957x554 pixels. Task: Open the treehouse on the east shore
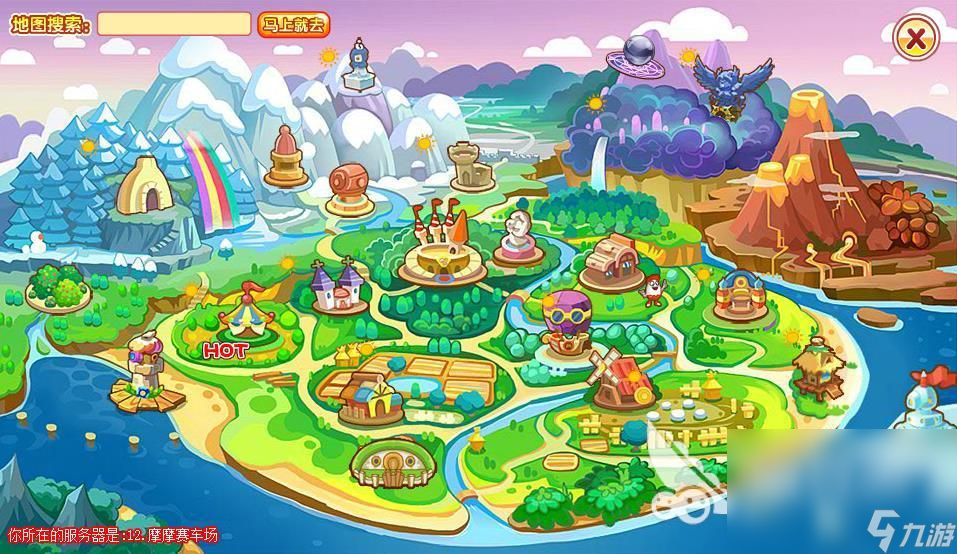[x=815, y=366]
